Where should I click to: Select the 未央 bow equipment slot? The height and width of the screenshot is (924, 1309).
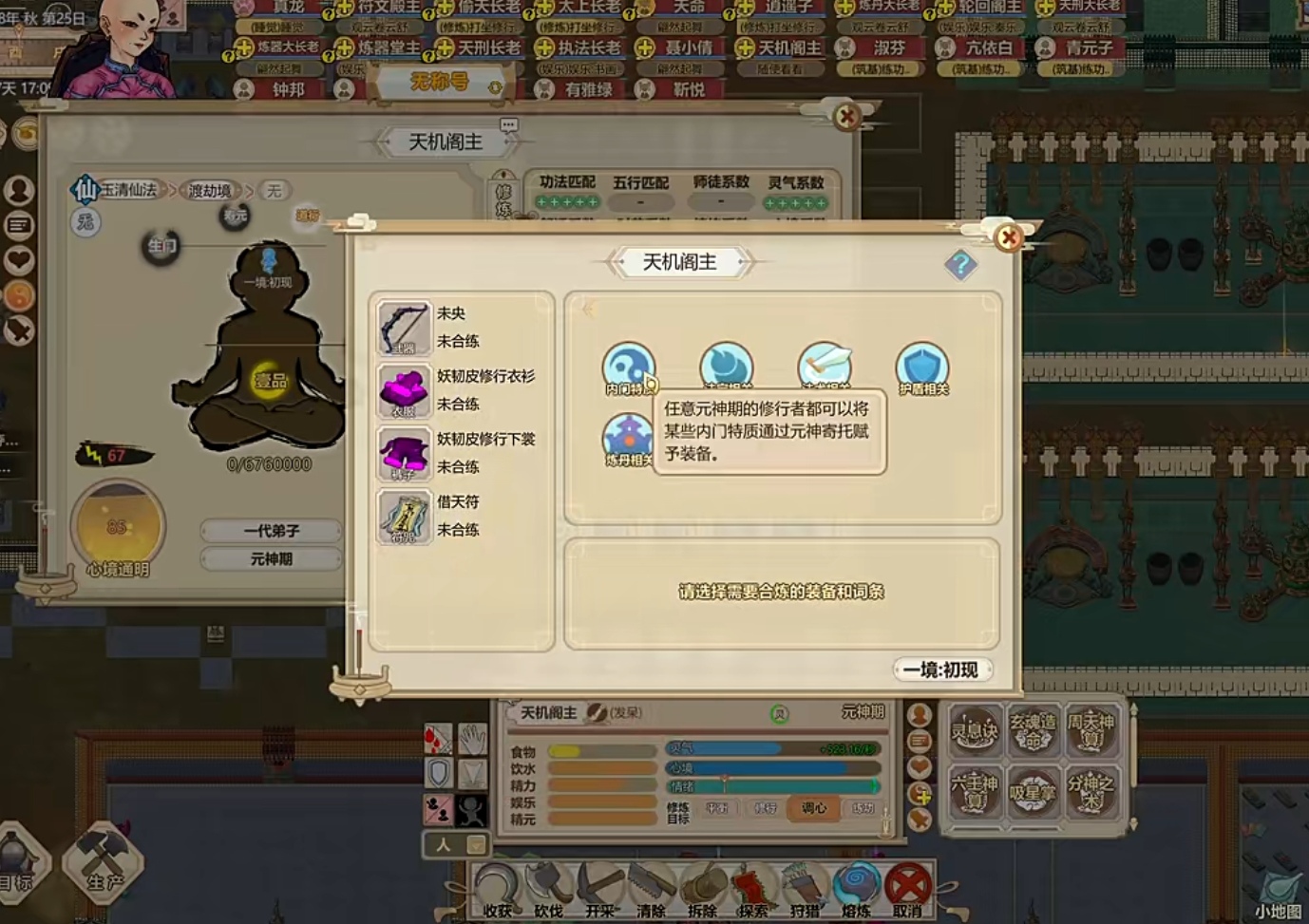404,328
